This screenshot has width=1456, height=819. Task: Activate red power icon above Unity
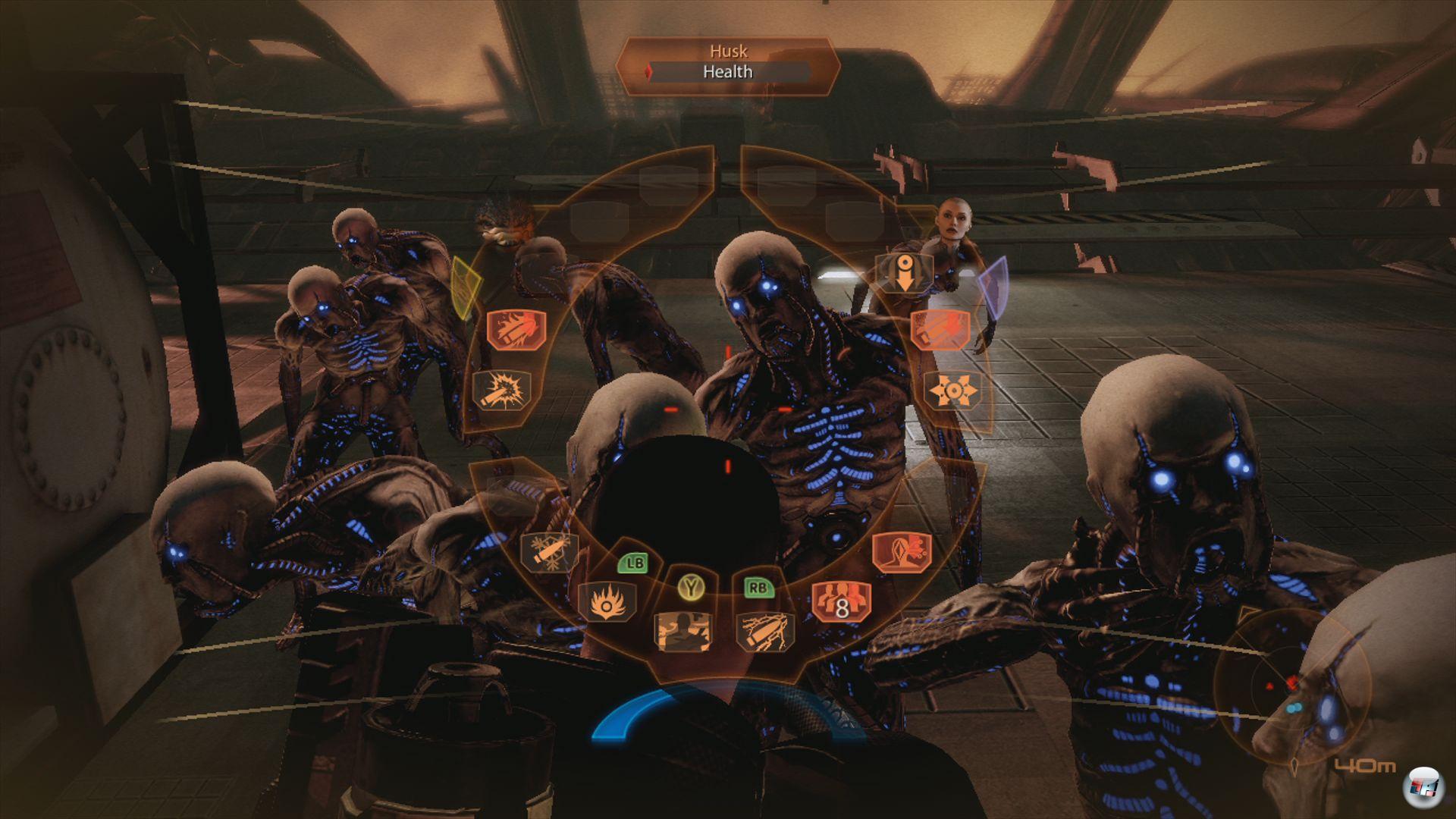coord(902,551)
